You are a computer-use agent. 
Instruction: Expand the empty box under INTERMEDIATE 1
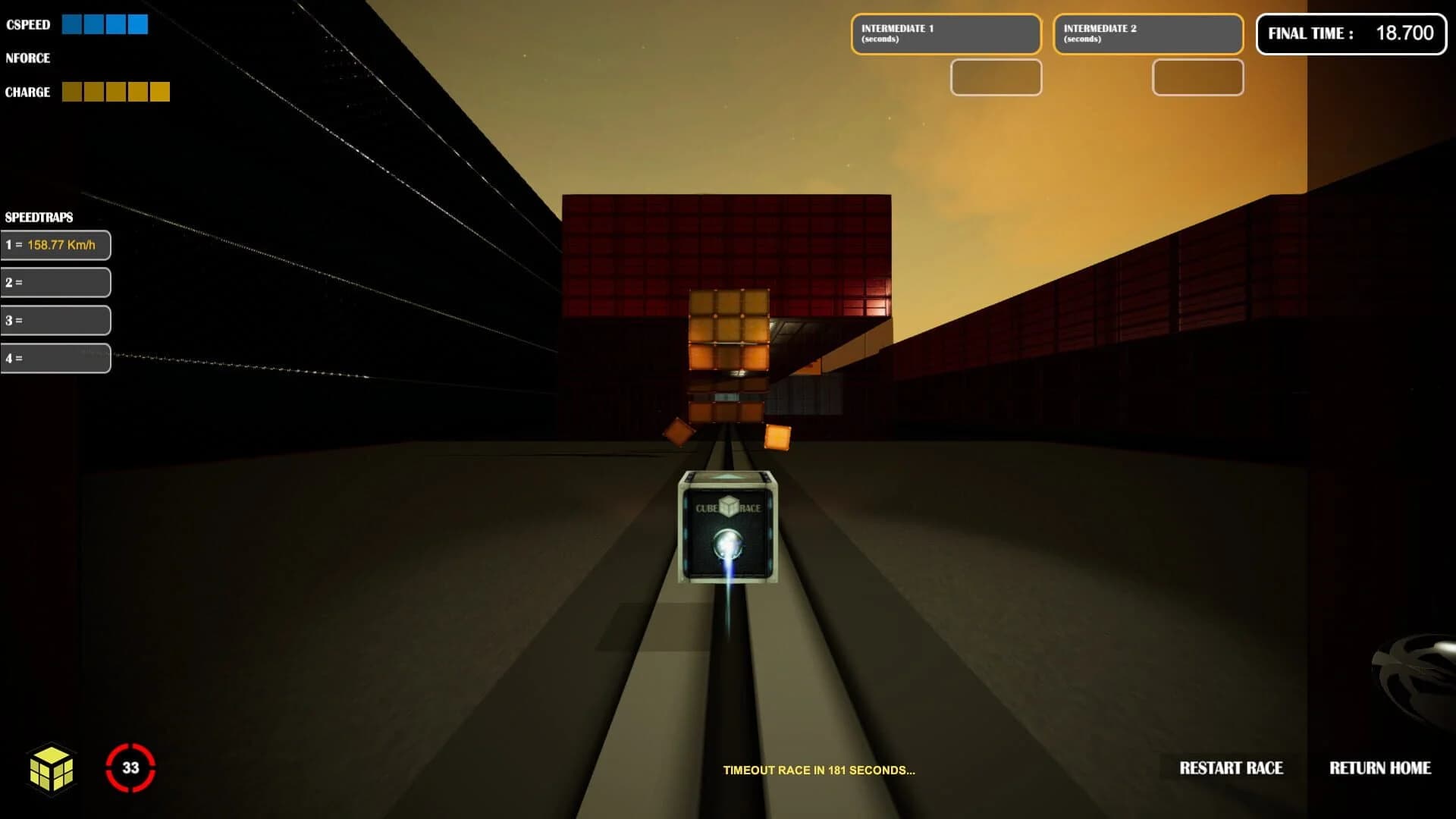point(996,78)
